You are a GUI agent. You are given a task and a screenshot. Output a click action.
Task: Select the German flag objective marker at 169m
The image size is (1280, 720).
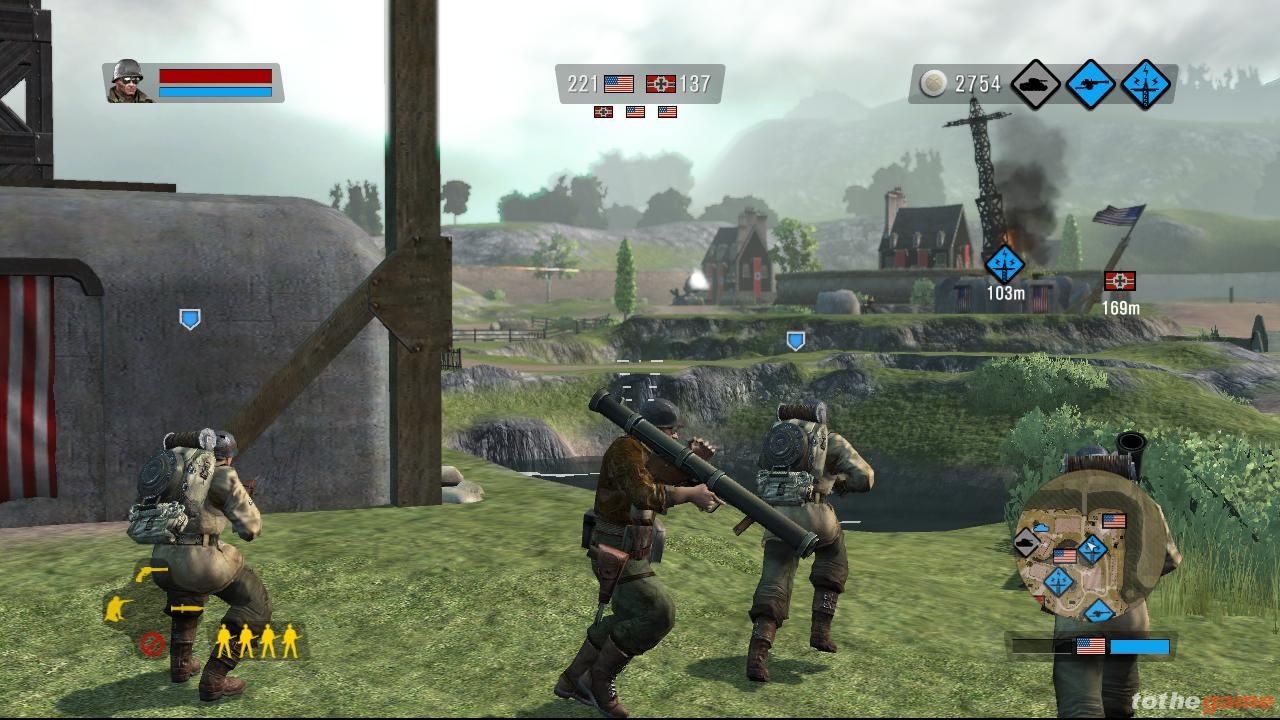[x=1119, y=281]
